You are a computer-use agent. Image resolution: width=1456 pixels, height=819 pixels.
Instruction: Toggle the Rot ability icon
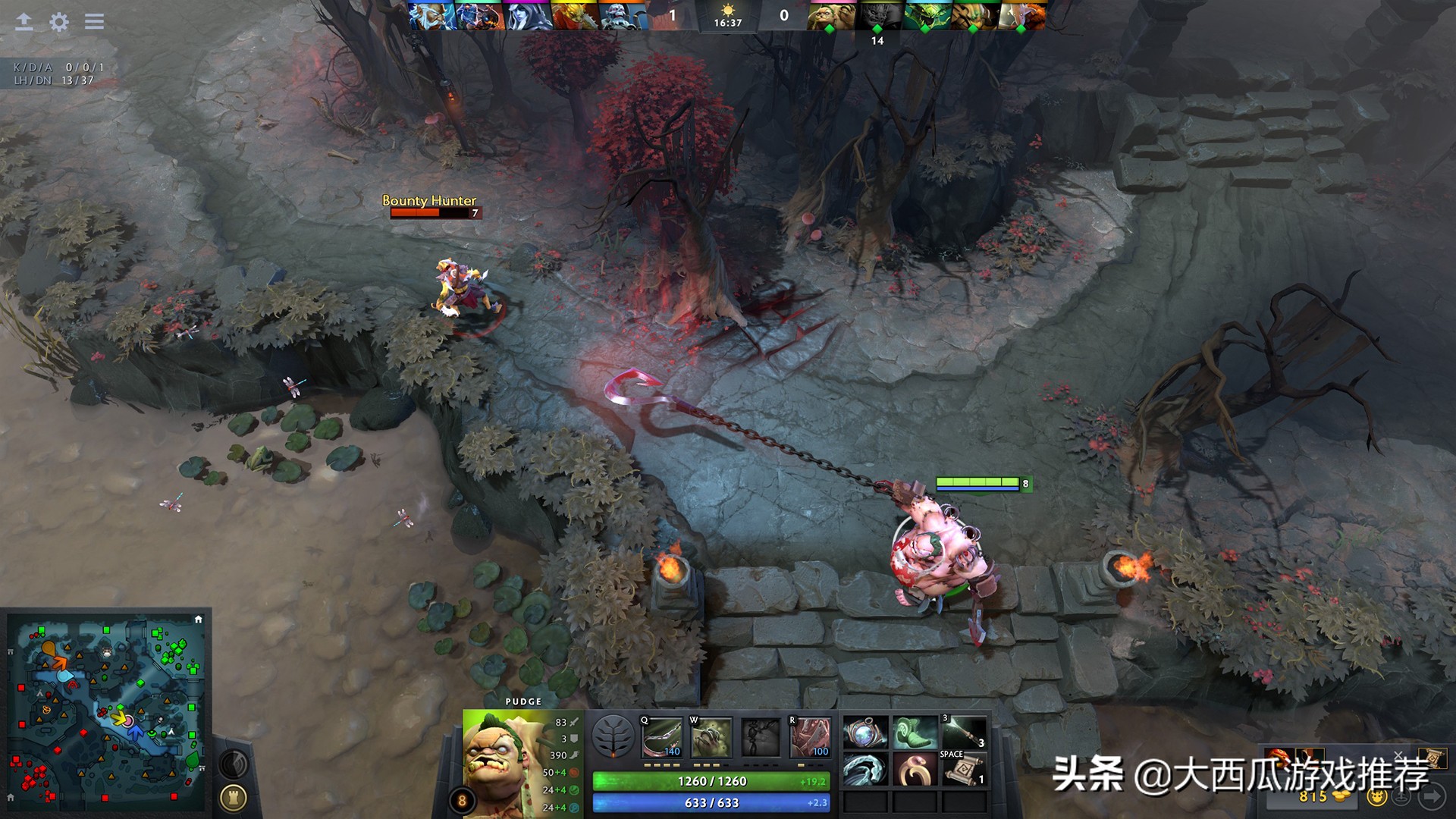click(711, 737)
